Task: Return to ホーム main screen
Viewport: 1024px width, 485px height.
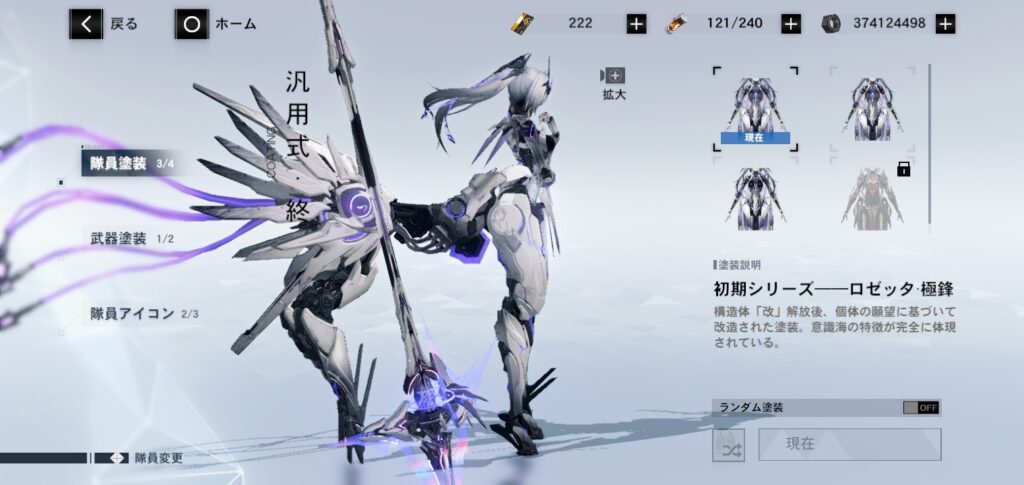Action: (x=215, y=24)
